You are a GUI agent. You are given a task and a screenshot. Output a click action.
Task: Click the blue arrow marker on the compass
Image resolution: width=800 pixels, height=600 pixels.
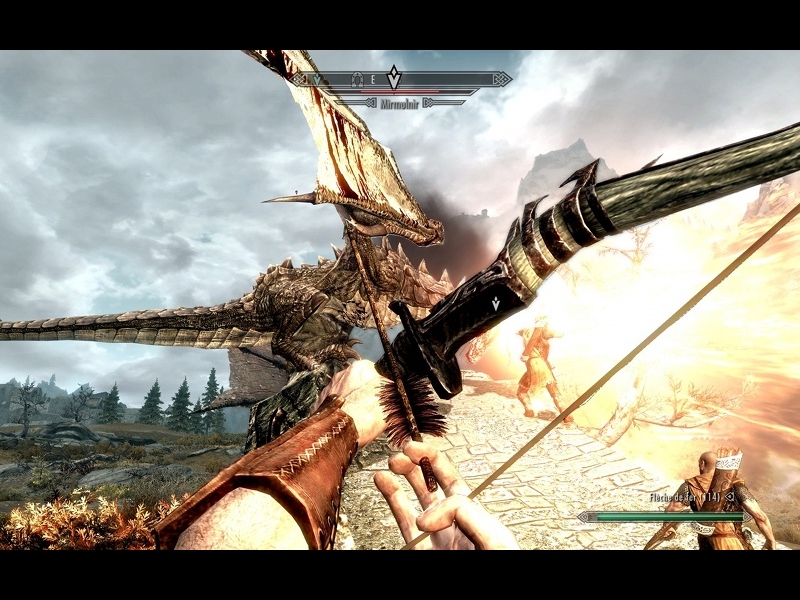pyautogui.click(x=319, y=78)
